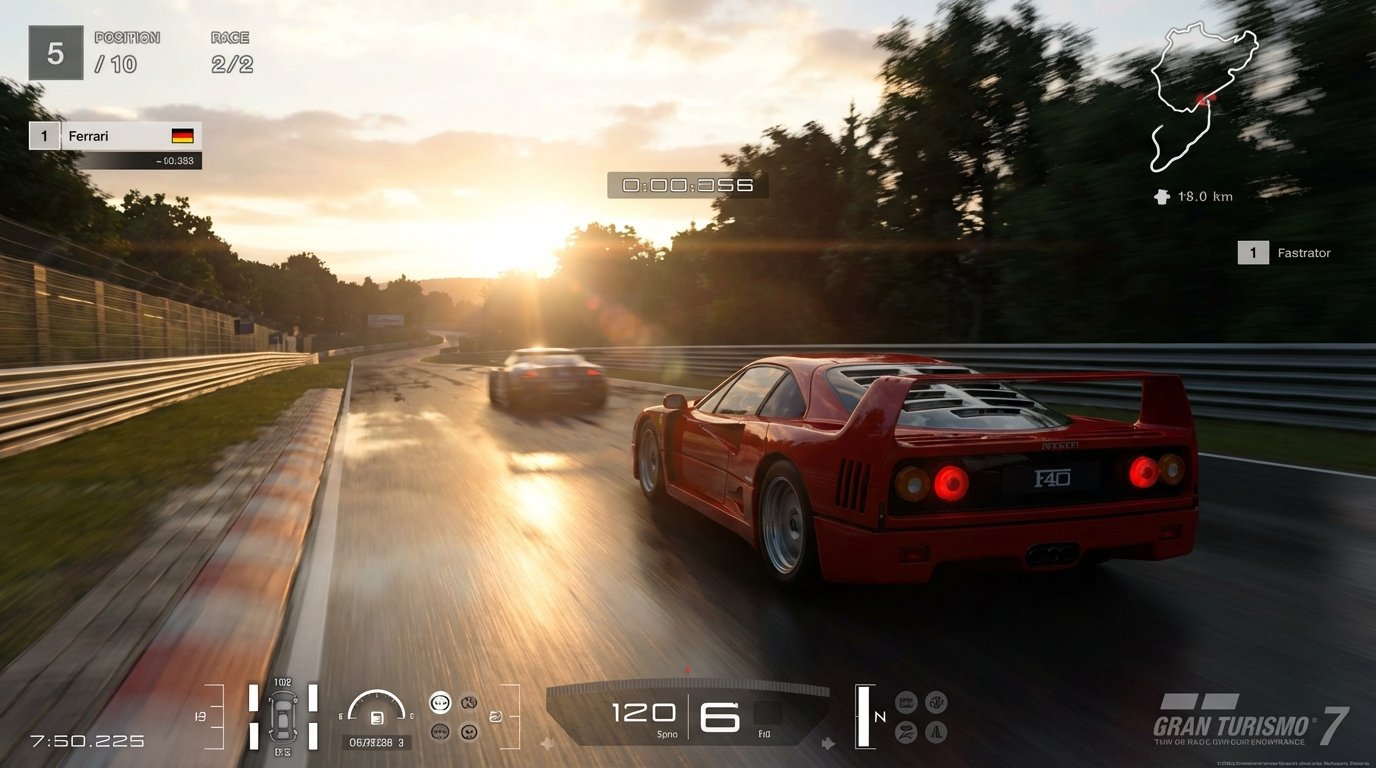Screen dimensions: 1376x768
Task: Expand the next MFD page with right arrow
Action: 828,743
